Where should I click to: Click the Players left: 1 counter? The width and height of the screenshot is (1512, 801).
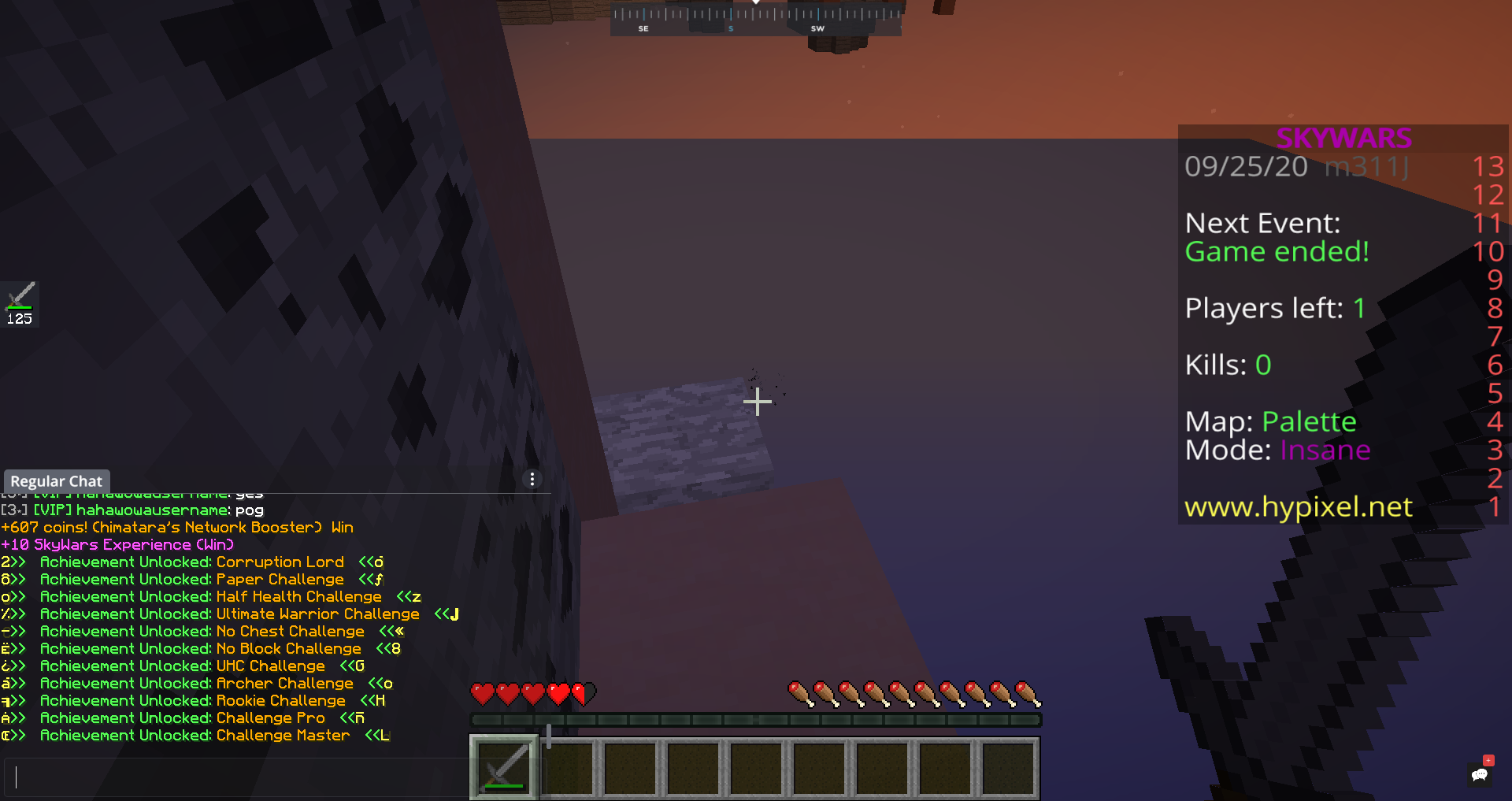coord(1274,308)
